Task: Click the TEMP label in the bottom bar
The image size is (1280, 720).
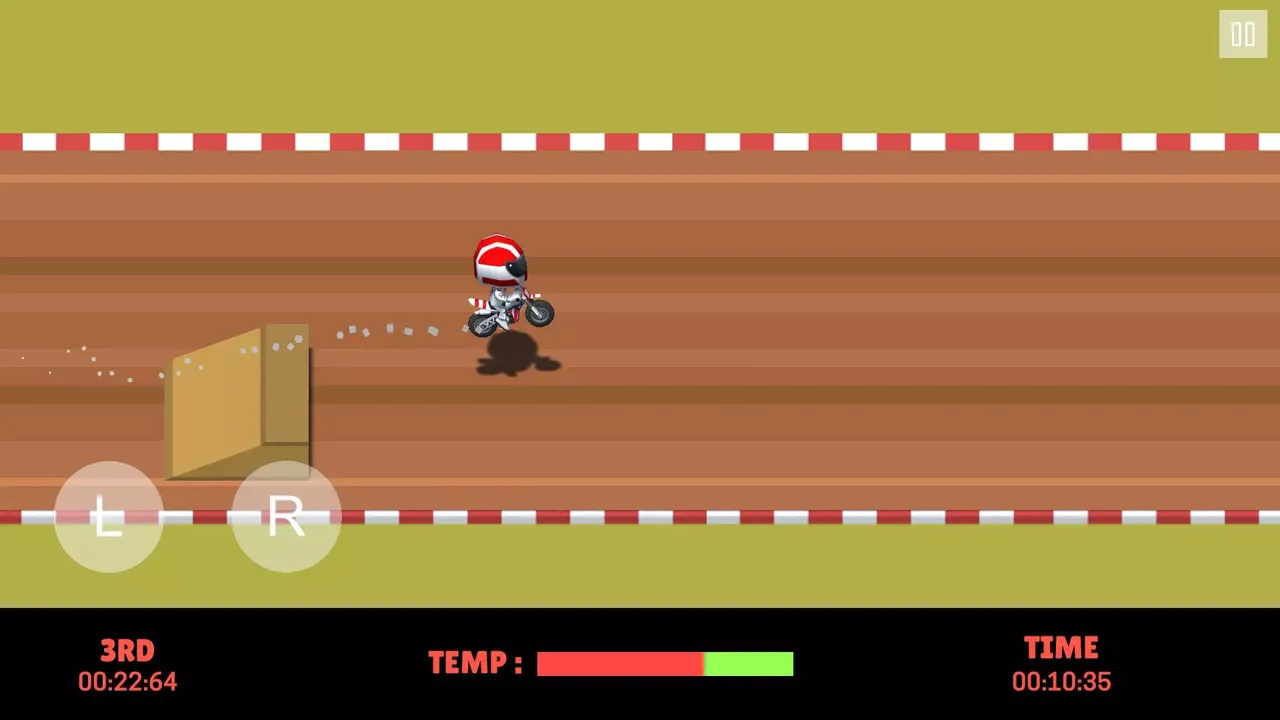Action: coord(475,663)
